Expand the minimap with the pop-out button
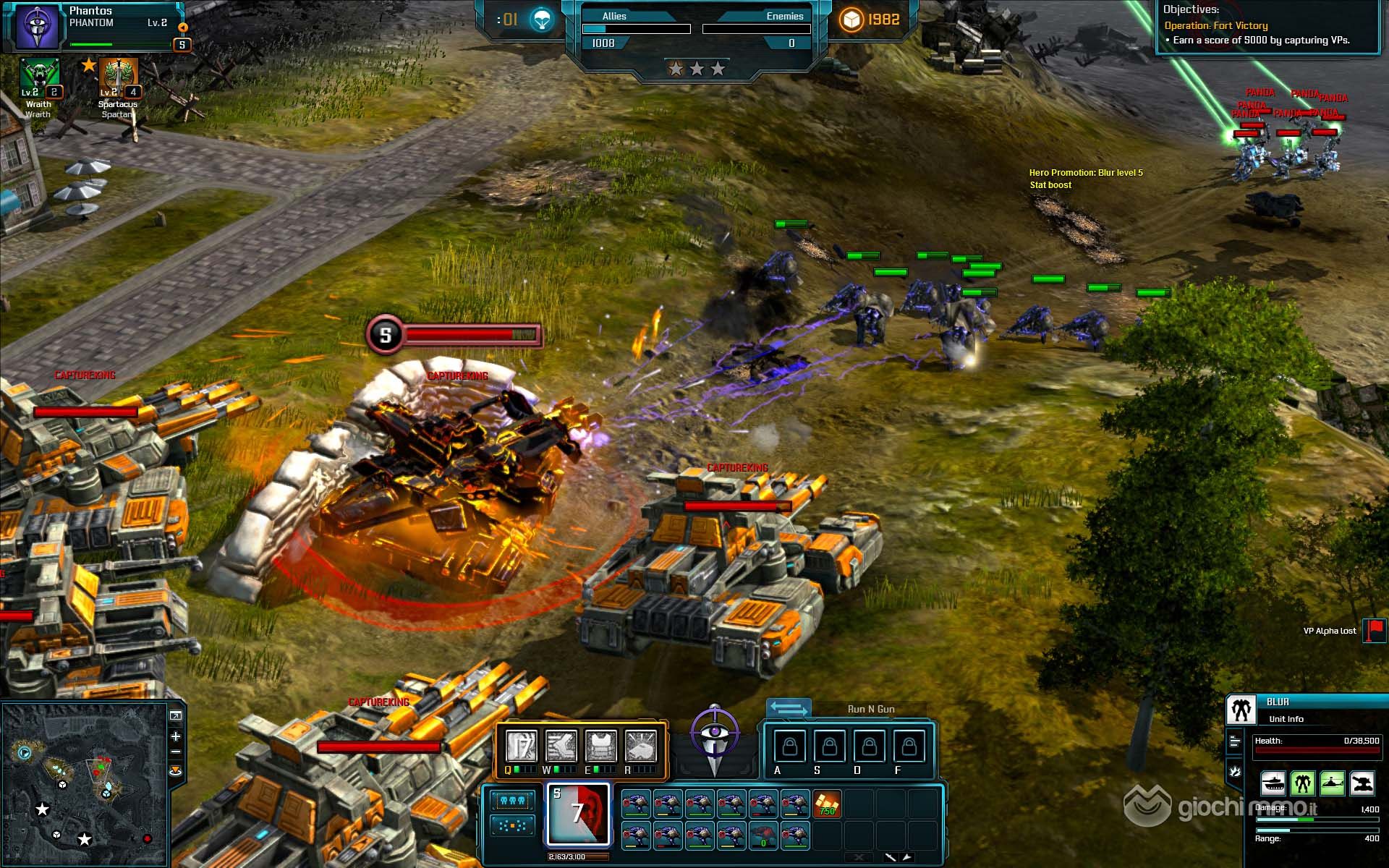The image size is (1389, 868). click(x=176, y=716)
